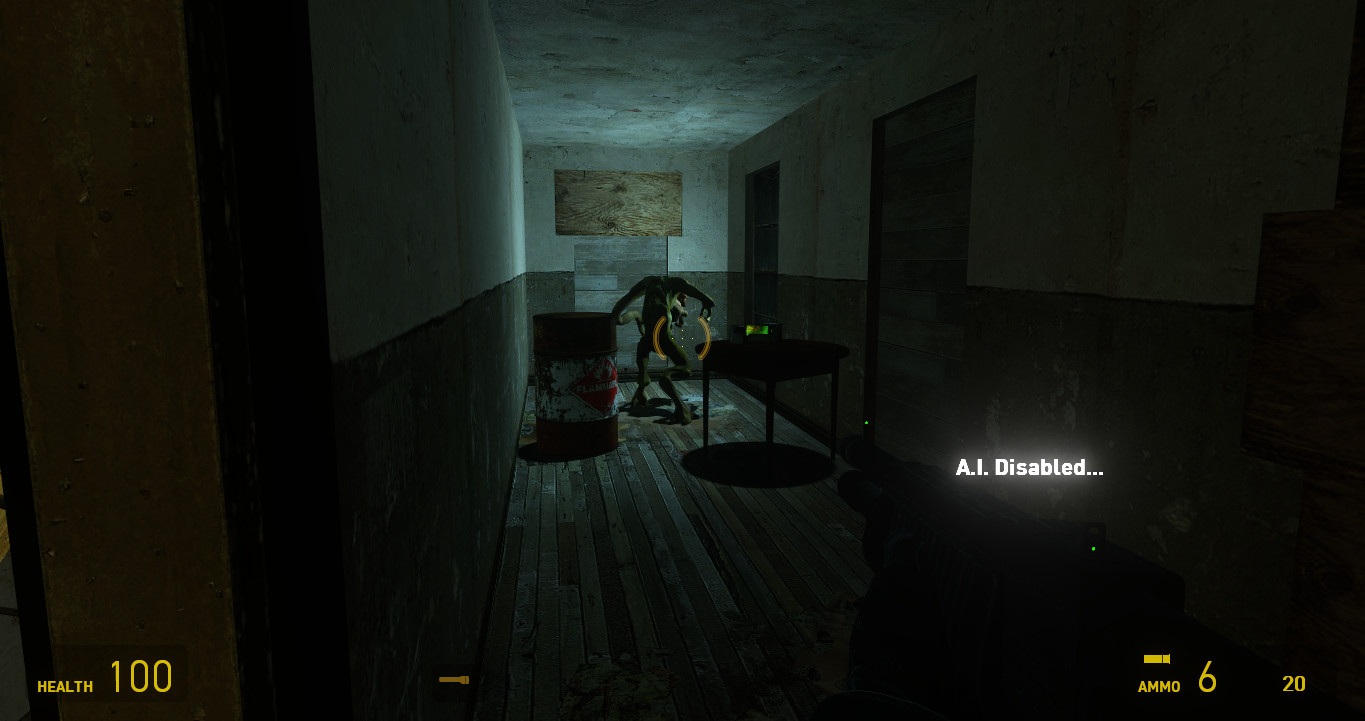The height and width of the screenshot is (721, 1365).
Task: Click the reserve ammo count showing 20
Action: 1291,682
